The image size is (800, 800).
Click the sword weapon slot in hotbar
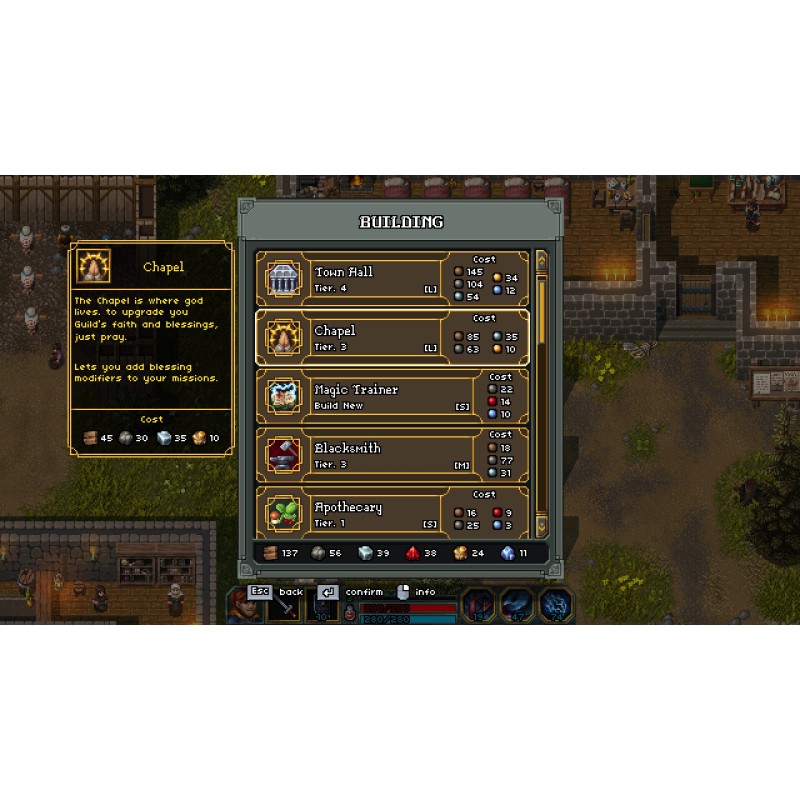[x=287, y=608]
